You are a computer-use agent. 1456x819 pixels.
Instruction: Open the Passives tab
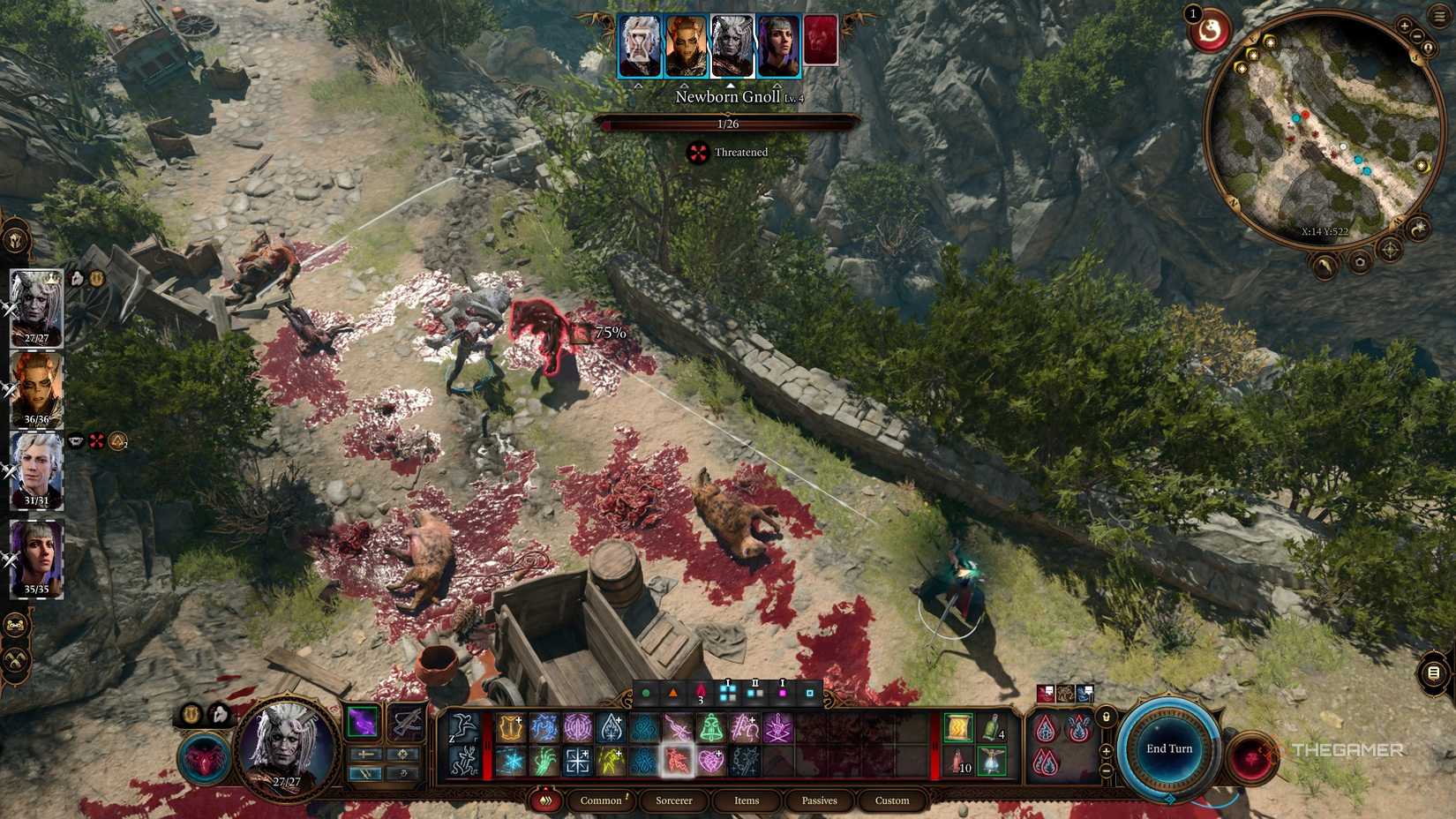819,800
